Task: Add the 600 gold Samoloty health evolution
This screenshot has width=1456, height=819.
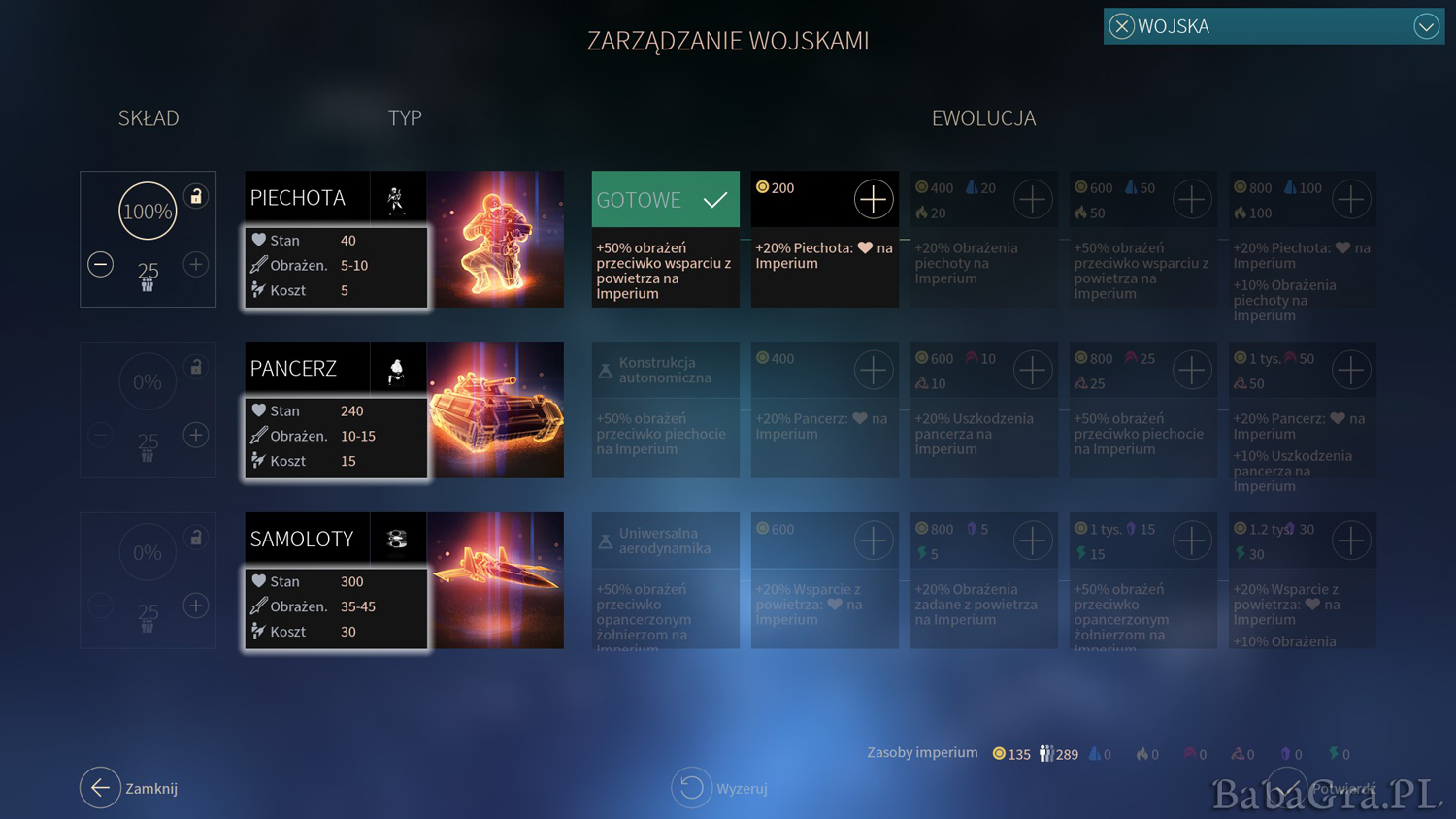Action: pyautogui.click(x=873, y=541)
